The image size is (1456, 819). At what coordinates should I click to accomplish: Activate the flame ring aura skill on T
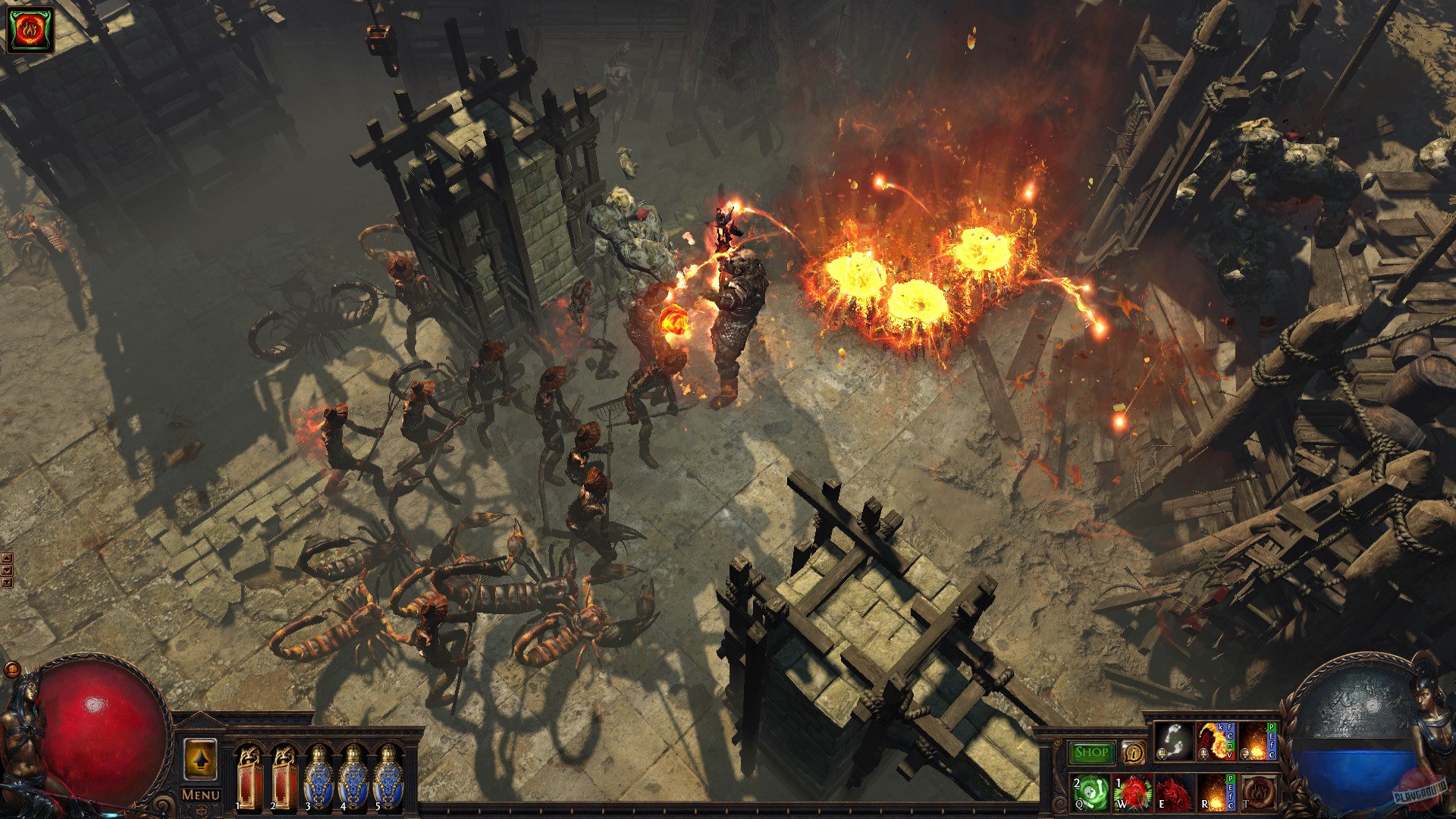(x=1258, y=792)
